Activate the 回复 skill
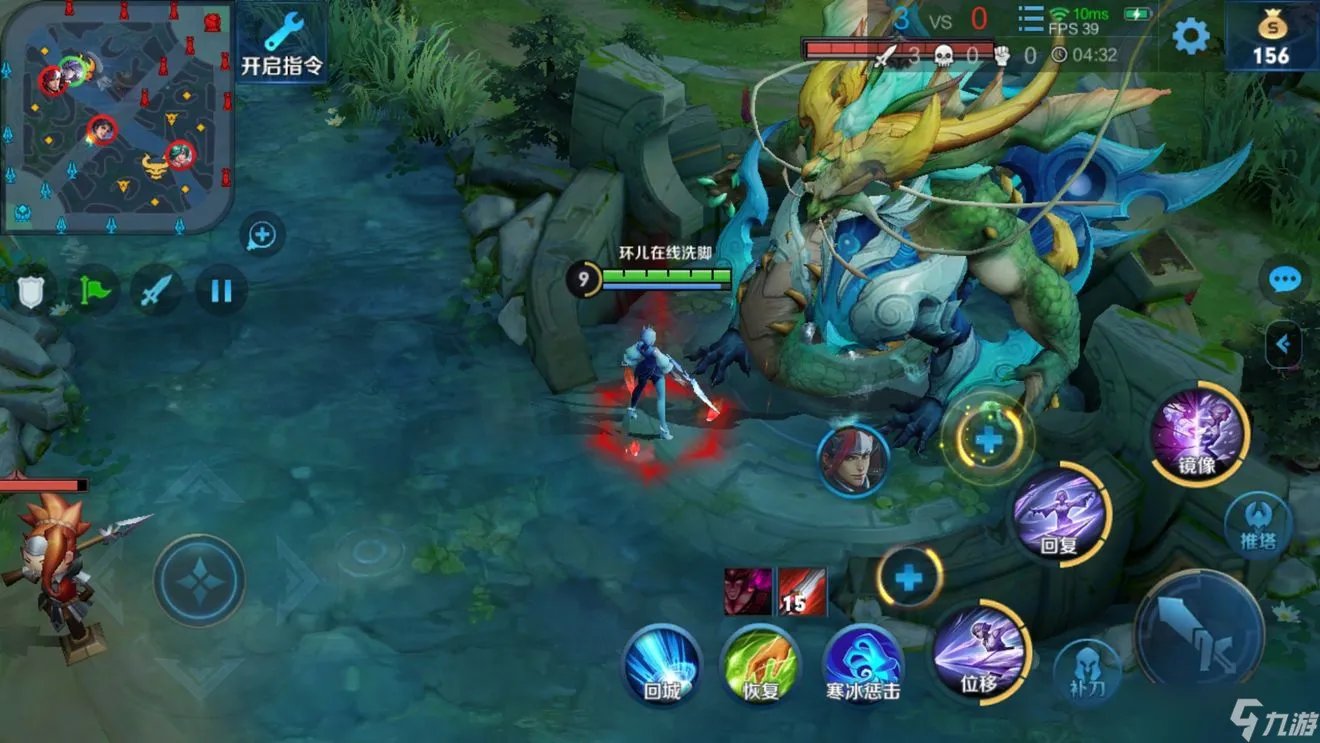The width and height of the screenshot is (1320, 743). 1059,514
